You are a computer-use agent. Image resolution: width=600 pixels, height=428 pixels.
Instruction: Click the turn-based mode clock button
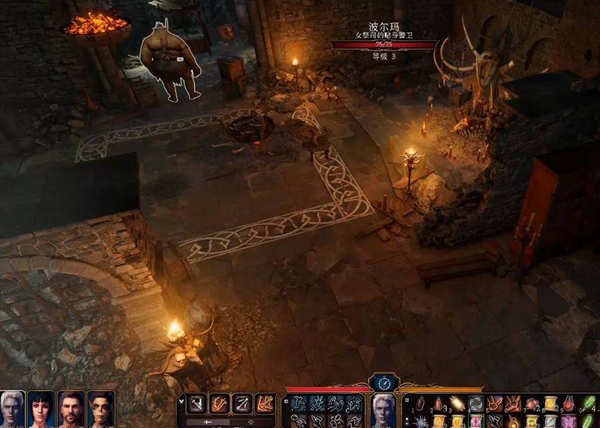tap(384, 382)
